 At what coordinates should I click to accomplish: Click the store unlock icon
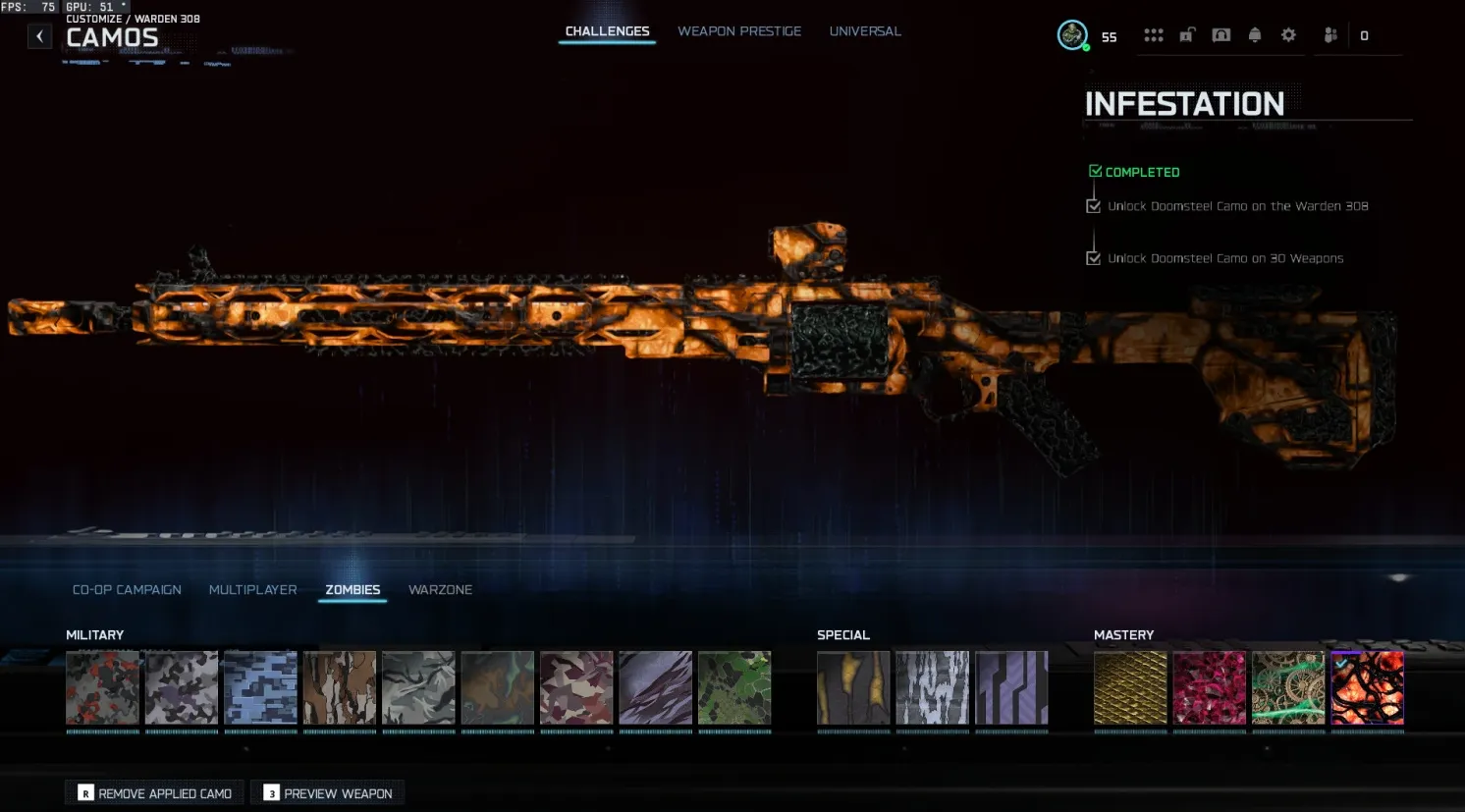(1187, 34)
